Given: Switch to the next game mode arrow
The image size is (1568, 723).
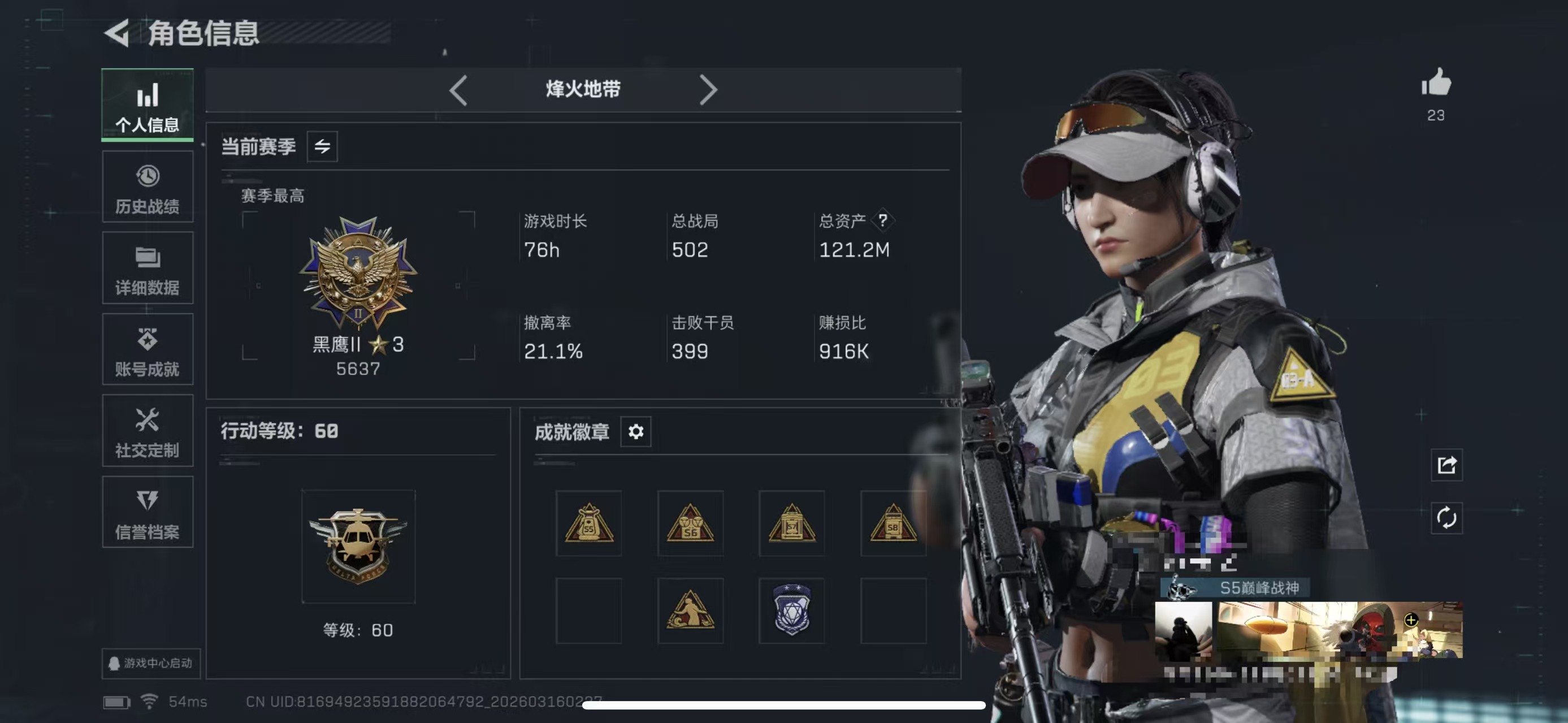Looking at the screenshot, I should pyautogui.click(x=708, y=90).
